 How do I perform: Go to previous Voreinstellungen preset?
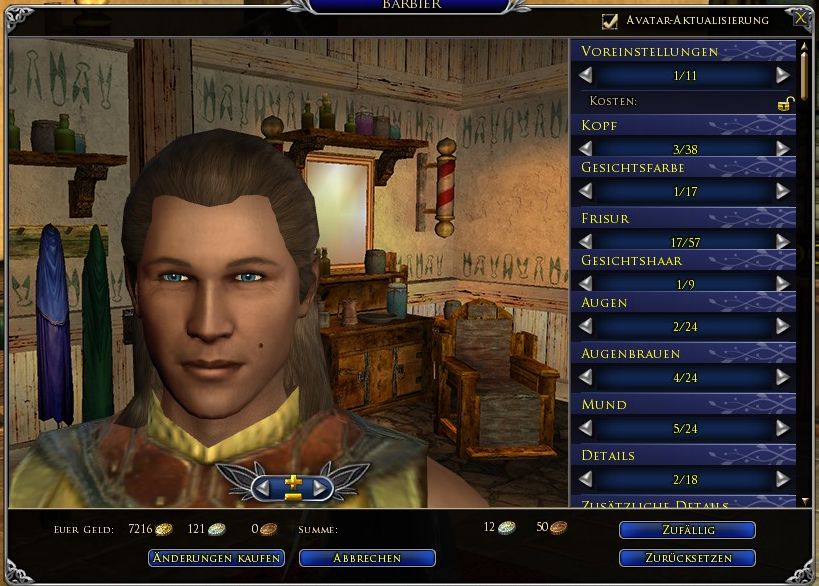pos(586,75)
